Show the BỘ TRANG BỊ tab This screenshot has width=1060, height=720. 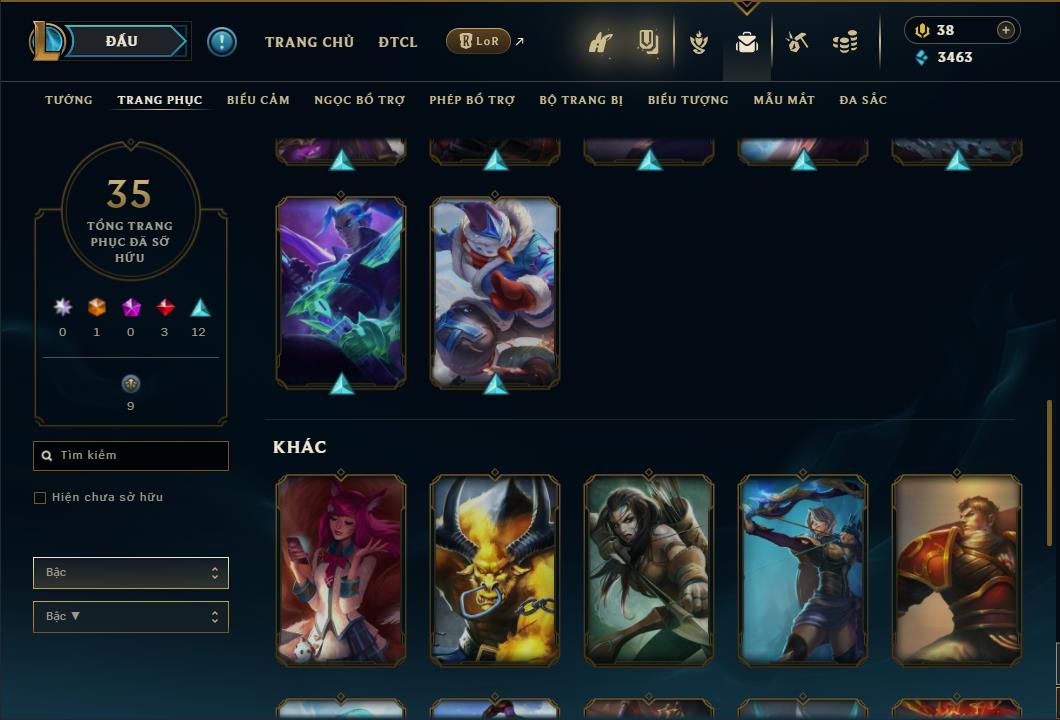(581, 100)
